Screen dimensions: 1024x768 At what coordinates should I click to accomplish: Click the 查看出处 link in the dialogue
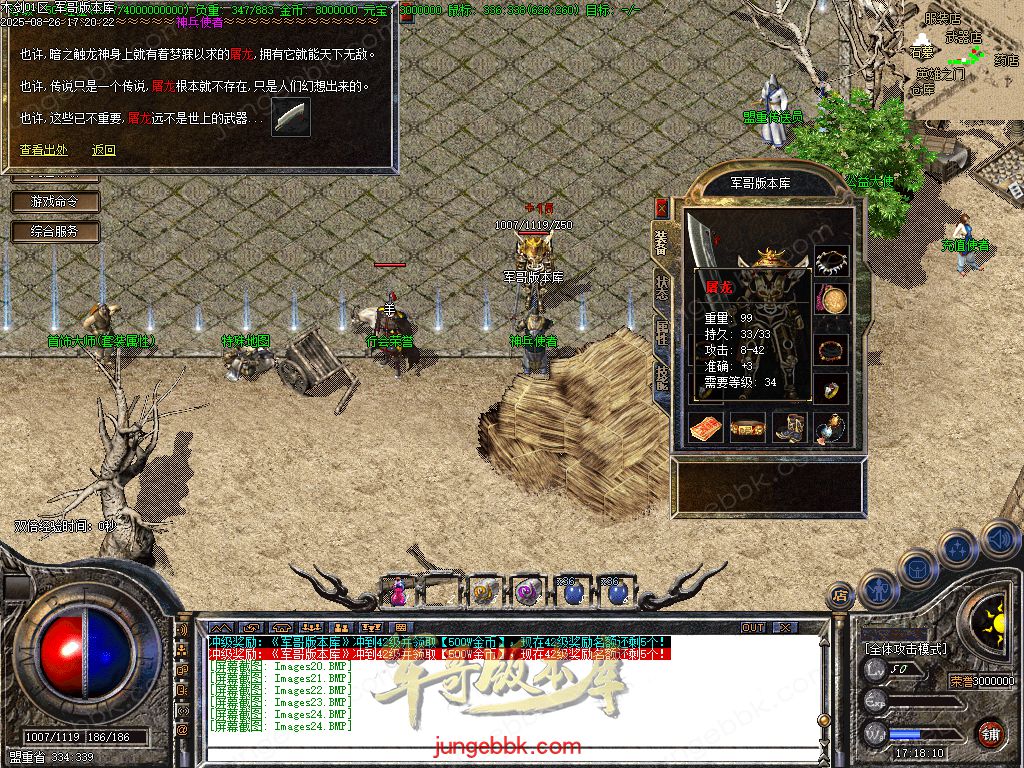pyautogui.click(x=44, y=150)
